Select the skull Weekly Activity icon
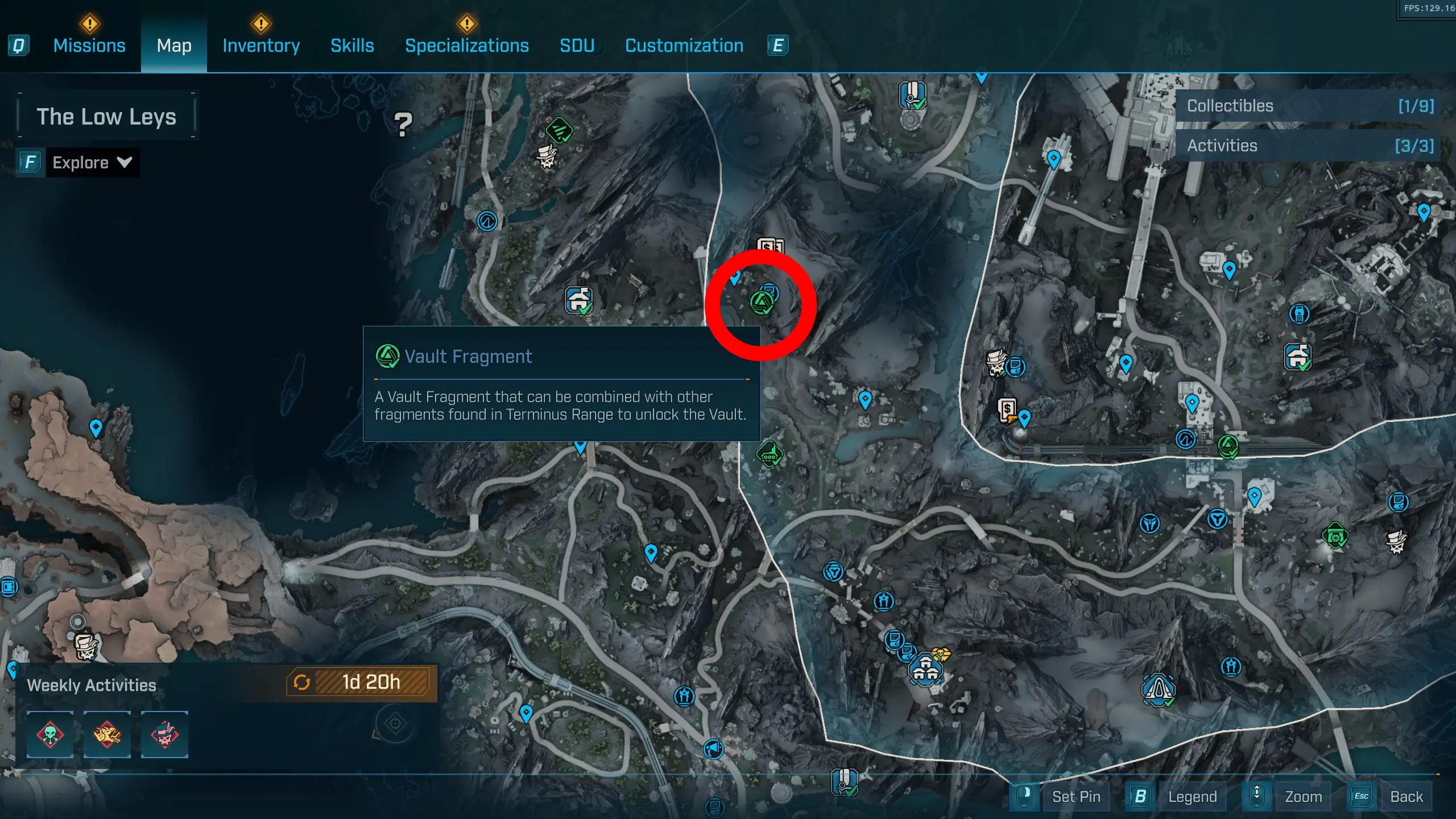Screen dimensions: 1456x819 click(x=50, y=735)
